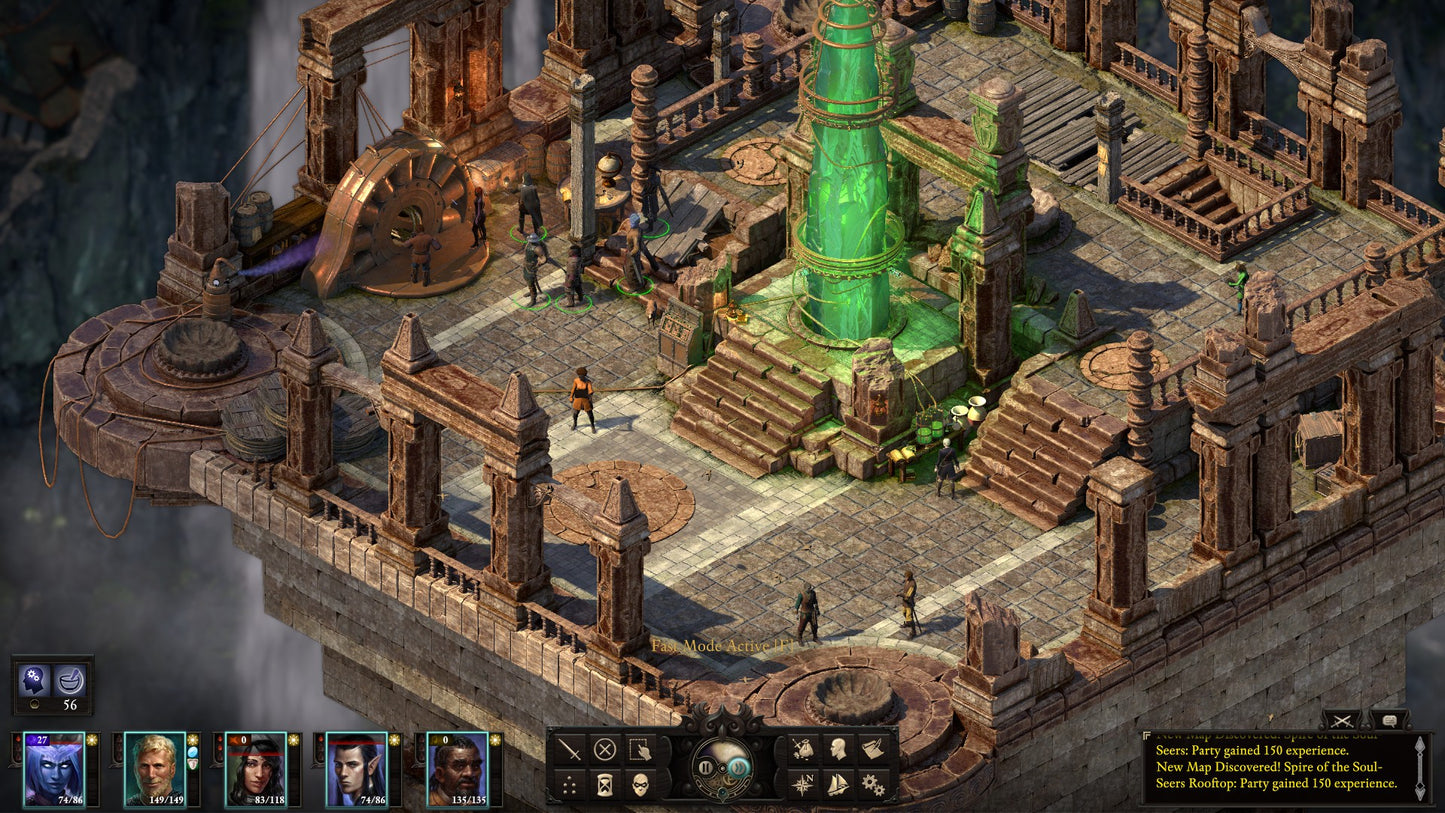Click the log scroll-up arrow
Viewport: 1445px width, 813px height.
(x=1420, y=746)
